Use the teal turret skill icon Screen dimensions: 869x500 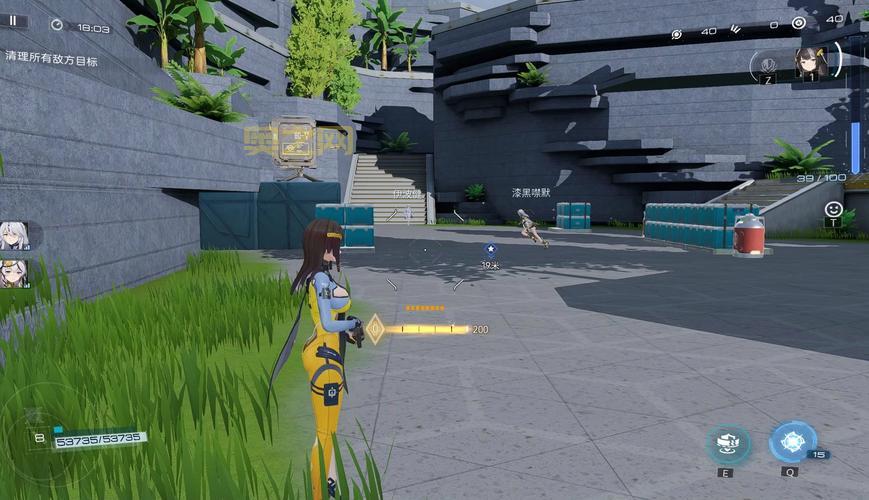point(727,443)
